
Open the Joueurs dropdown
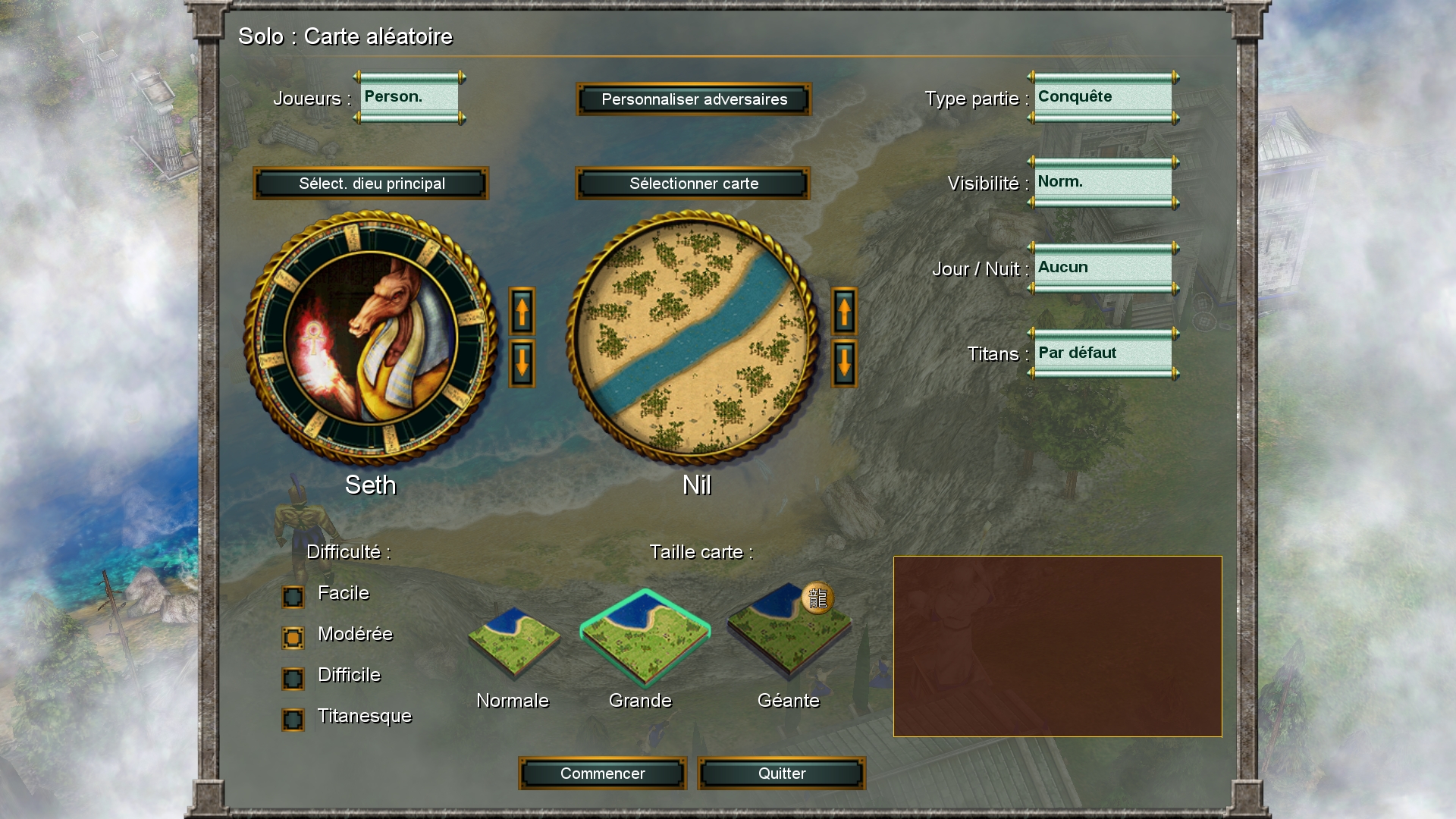pos(409,98)
